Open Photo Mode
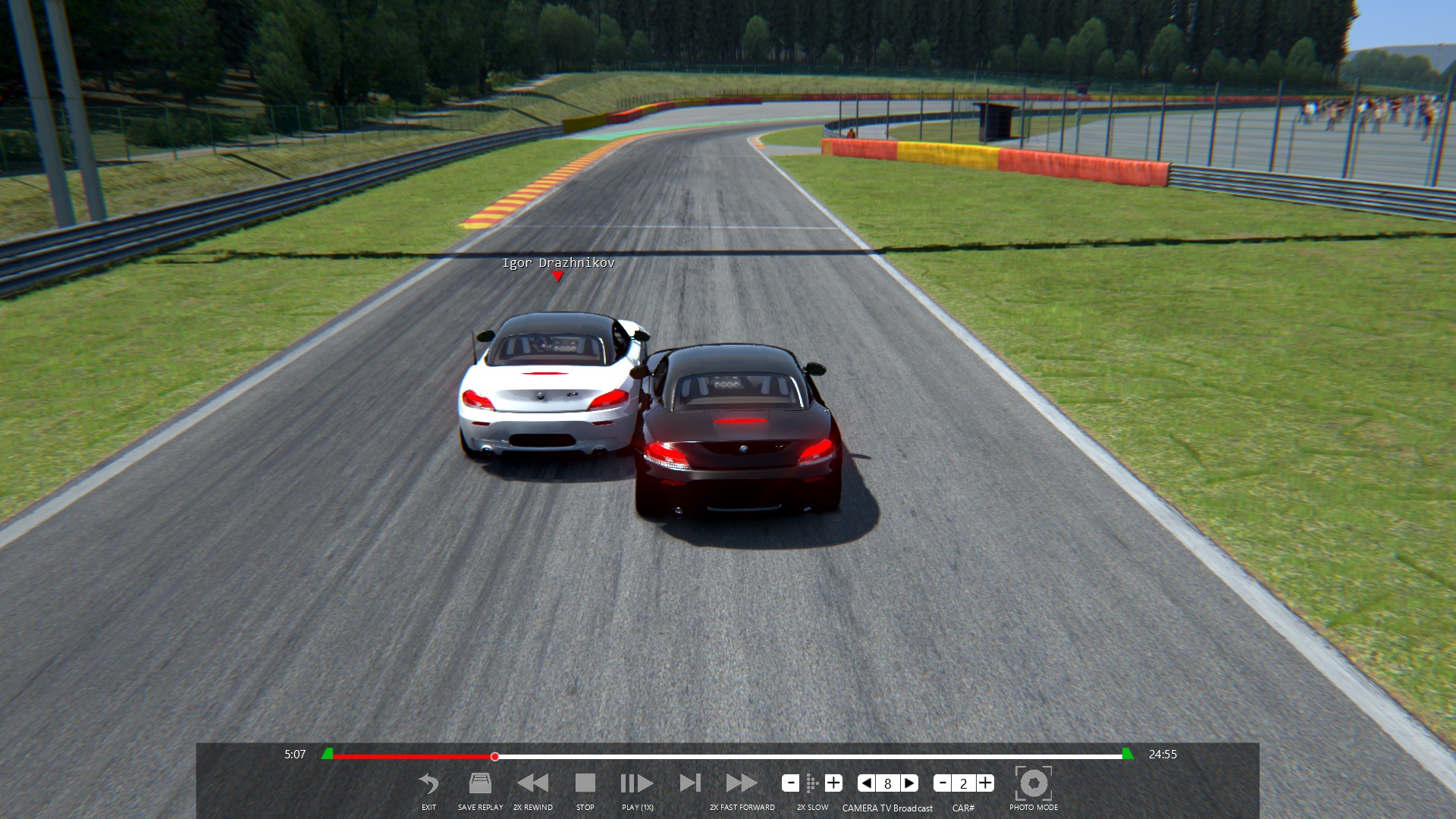Screen dimensions: 1456x819 pos(1033,784)
